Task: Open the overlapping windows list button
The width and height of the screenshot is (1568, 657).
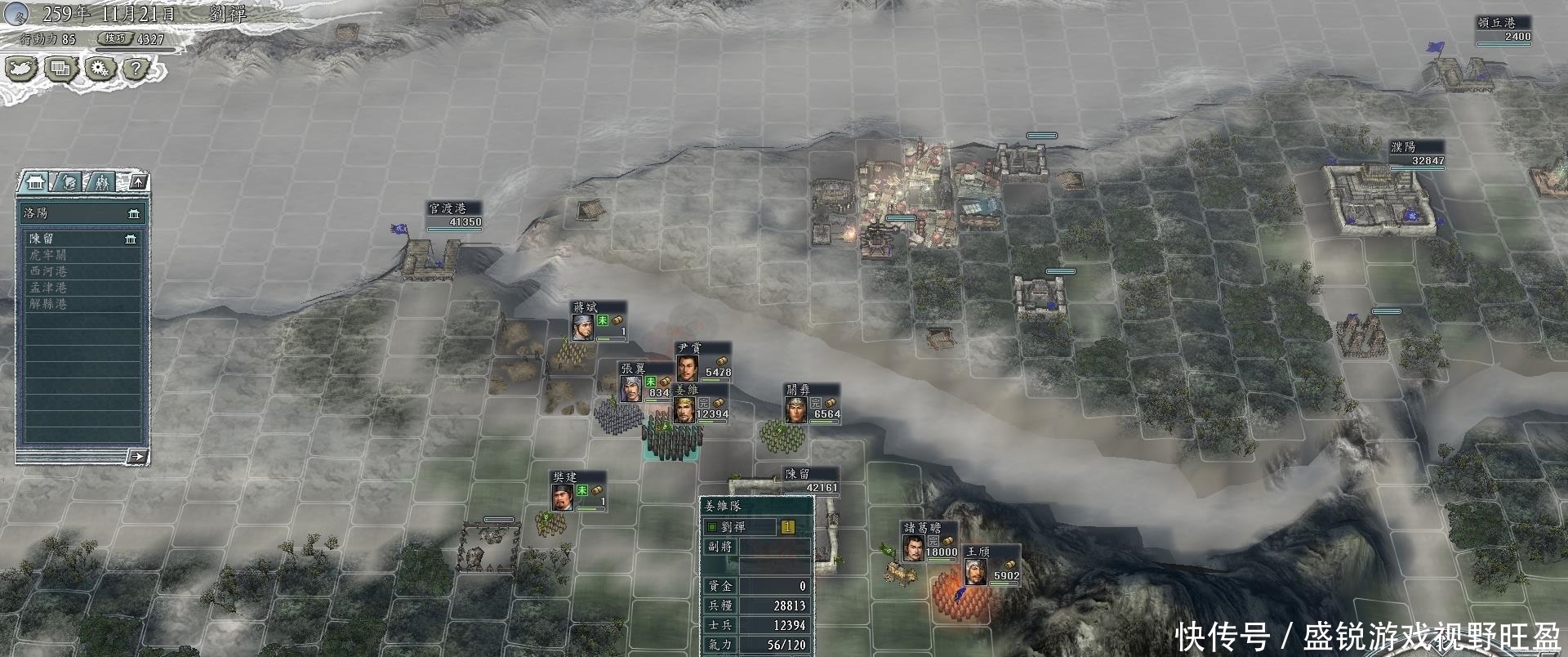Action: 60,69
